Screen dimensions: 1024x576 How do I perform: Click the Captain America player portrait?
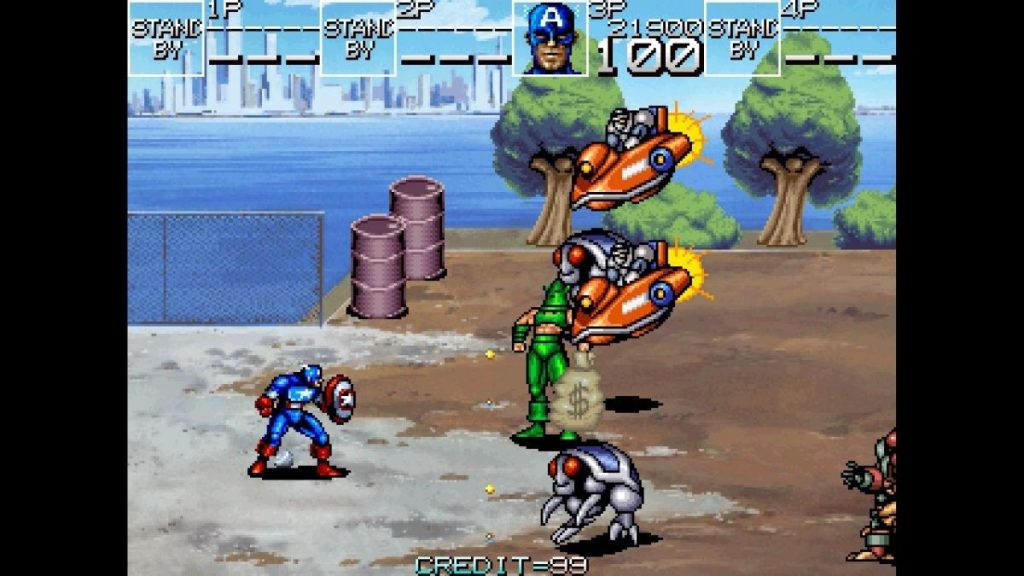(x=550, y=39)
